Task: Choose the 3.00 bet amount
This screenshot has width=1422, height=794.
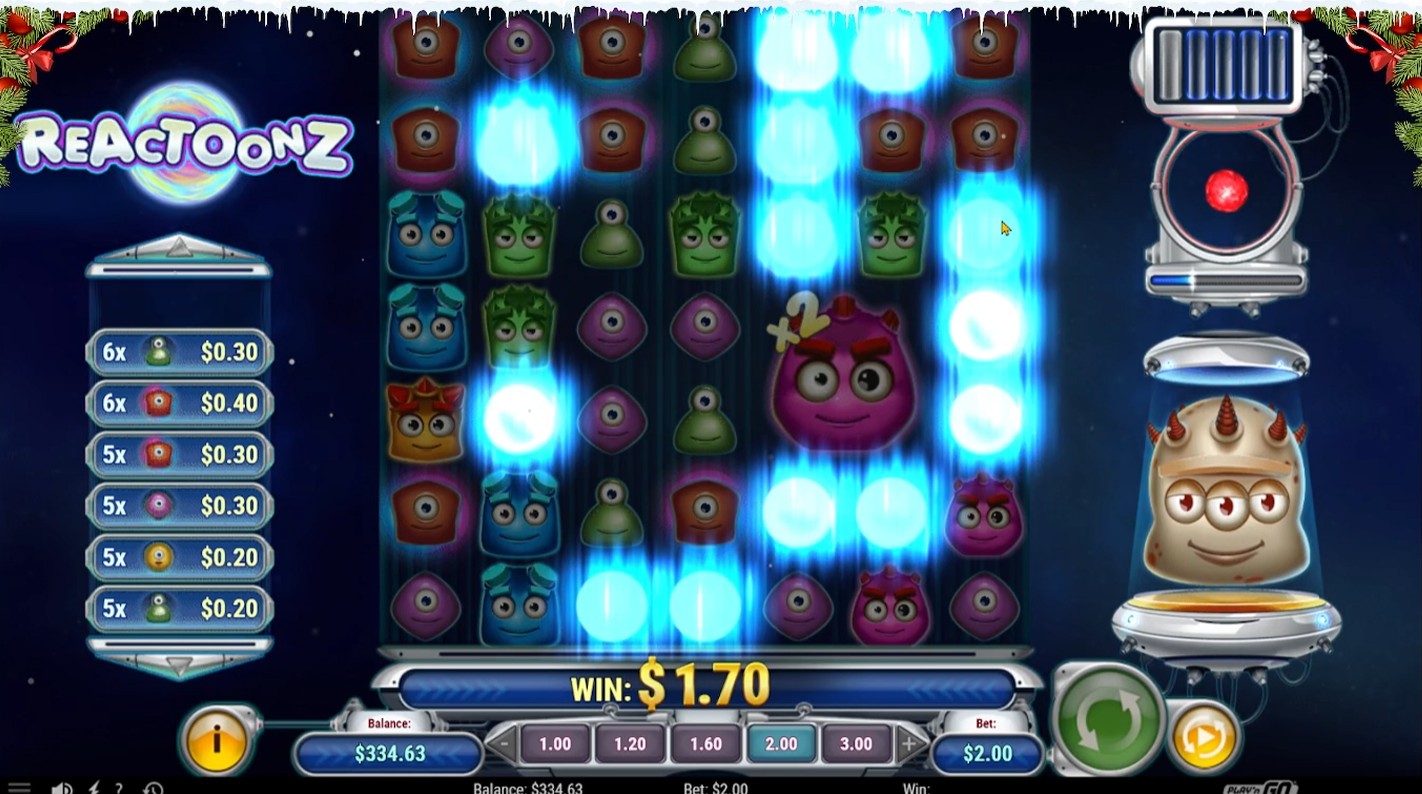Action: click(x=857, y=744)
